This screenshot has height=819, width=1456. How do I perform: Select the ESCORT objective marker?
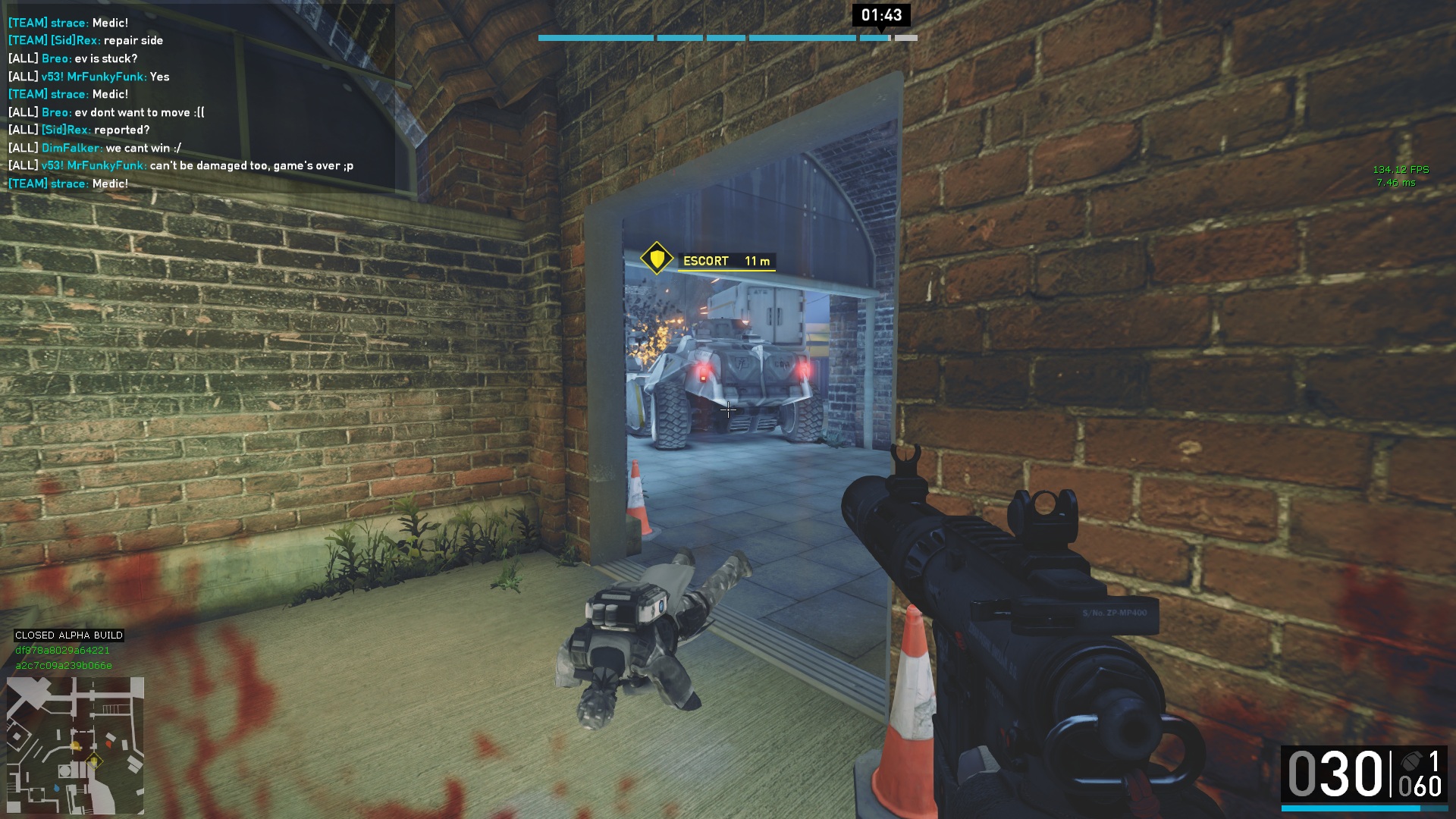coord(657,259)
